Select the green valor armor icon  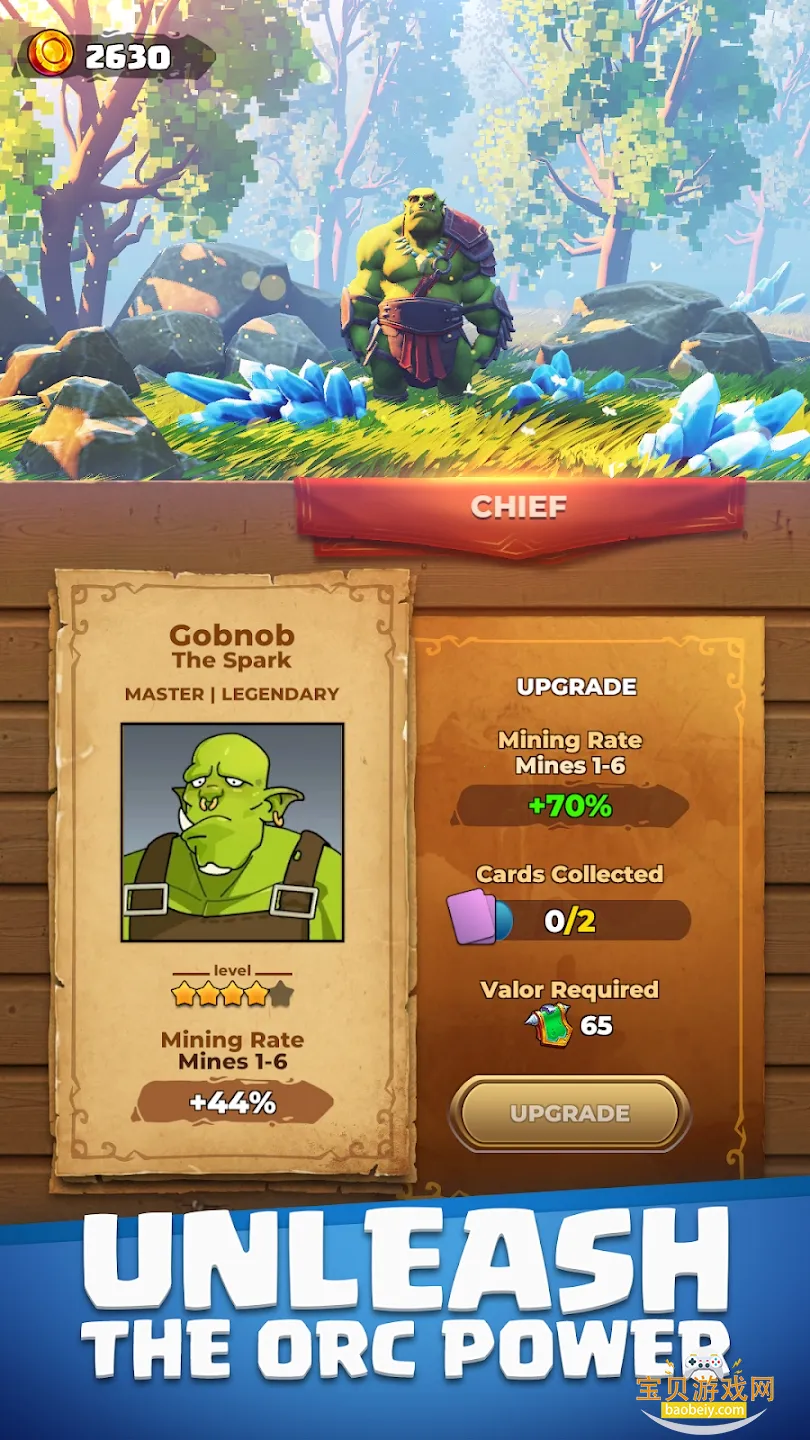tap(548, 1026)
